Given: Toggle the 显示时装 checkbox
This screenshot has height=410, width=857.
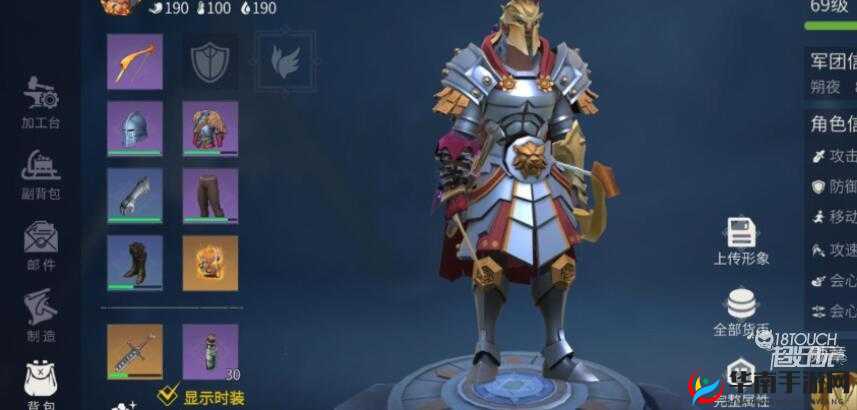Looking at the screenshot, I should pyautogui.click(x=168, y=394).
